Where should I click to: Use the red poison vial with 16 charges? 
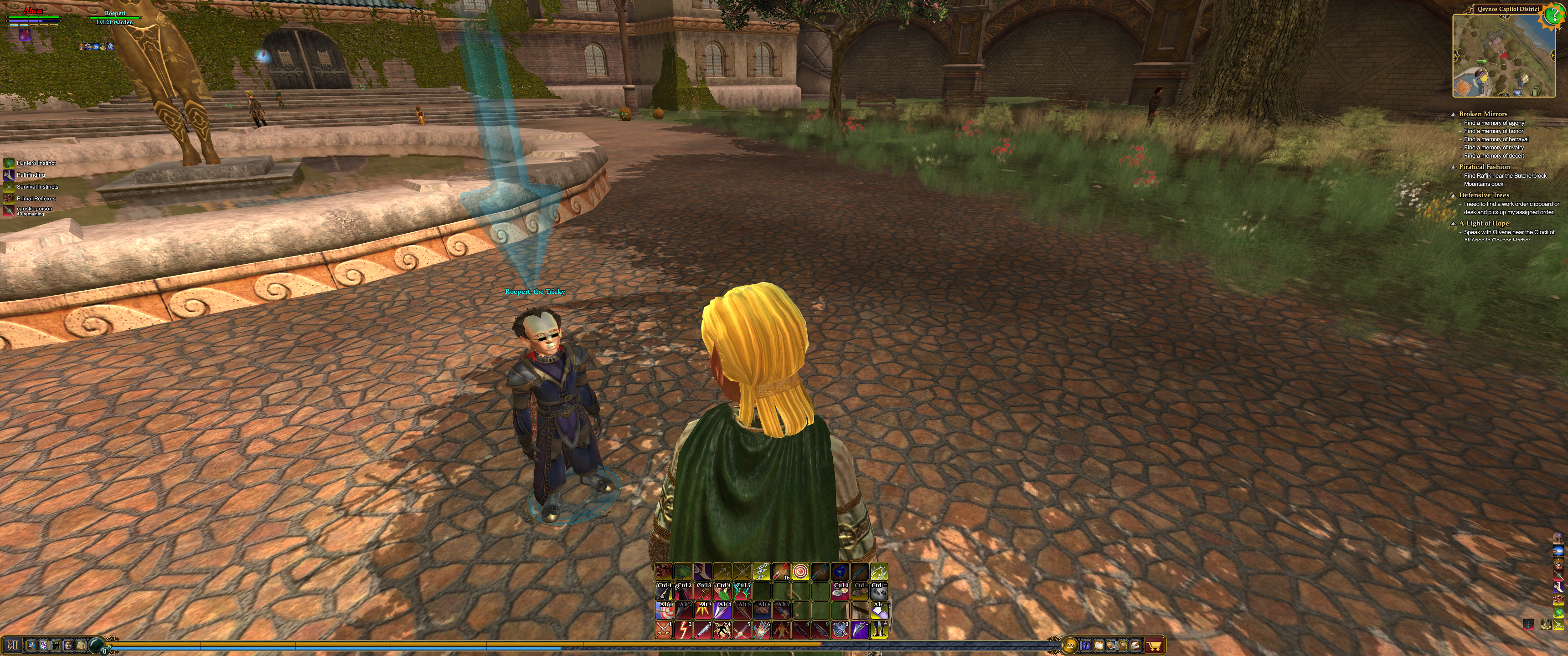pyautogui.click(x=780, y=572)
